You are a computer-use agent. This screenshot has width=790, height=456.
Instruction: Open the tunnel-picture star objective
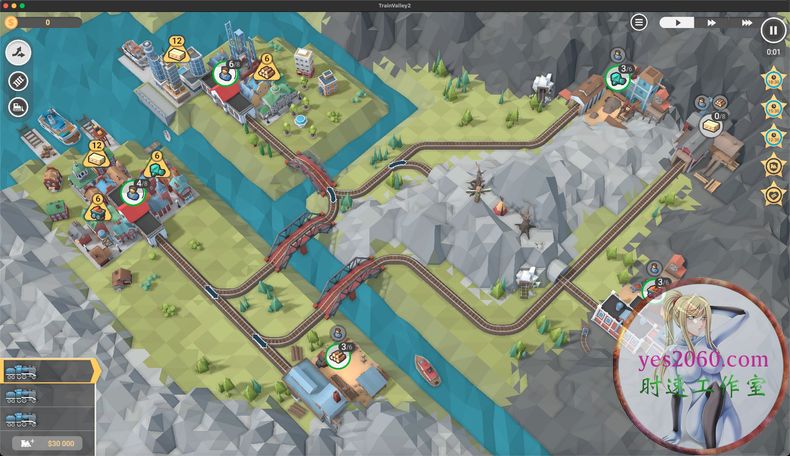pyautogui.click(x=772, y=165)
